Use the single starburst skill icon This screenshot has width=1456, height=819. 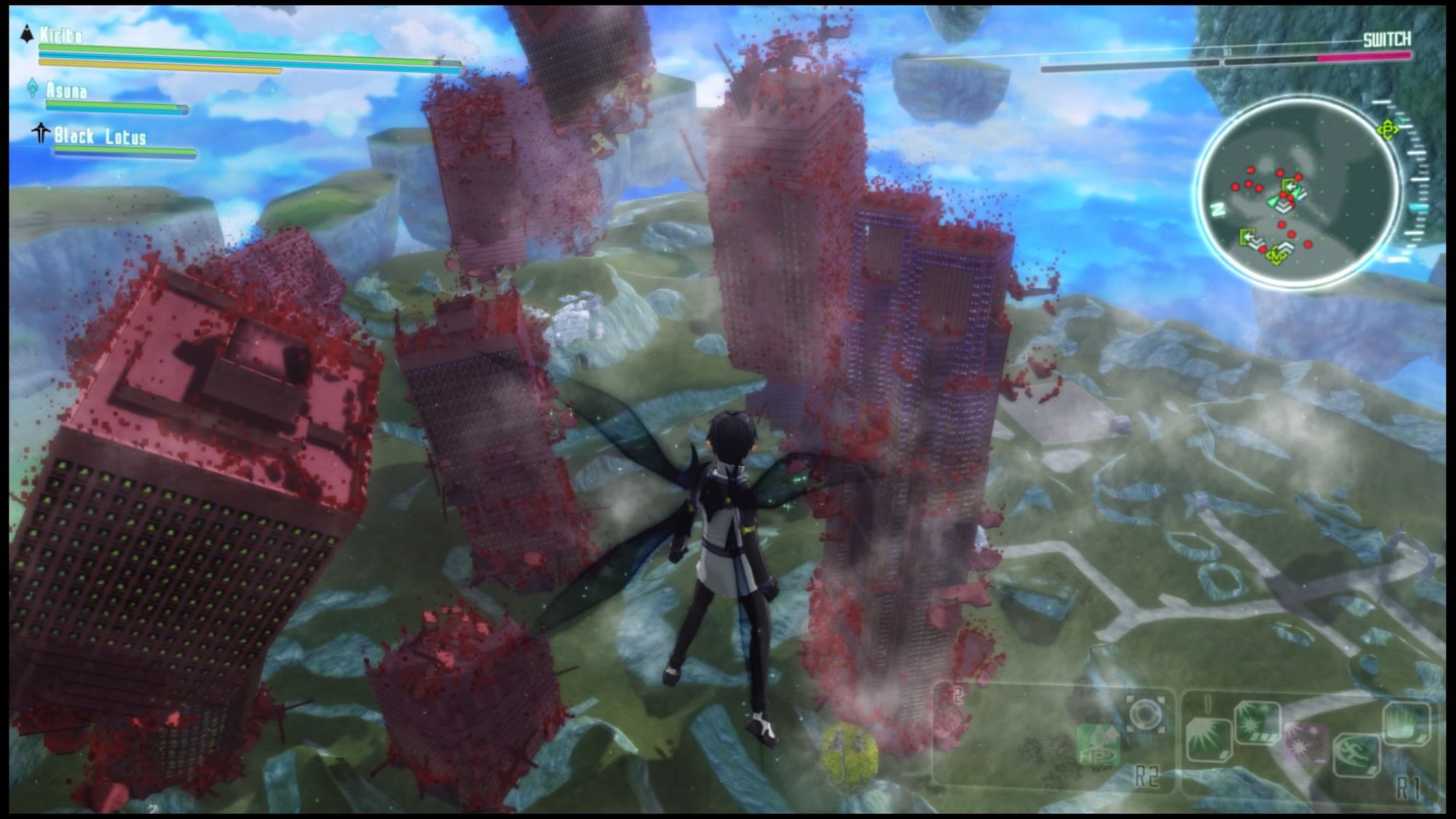(x=1208, y=740)
